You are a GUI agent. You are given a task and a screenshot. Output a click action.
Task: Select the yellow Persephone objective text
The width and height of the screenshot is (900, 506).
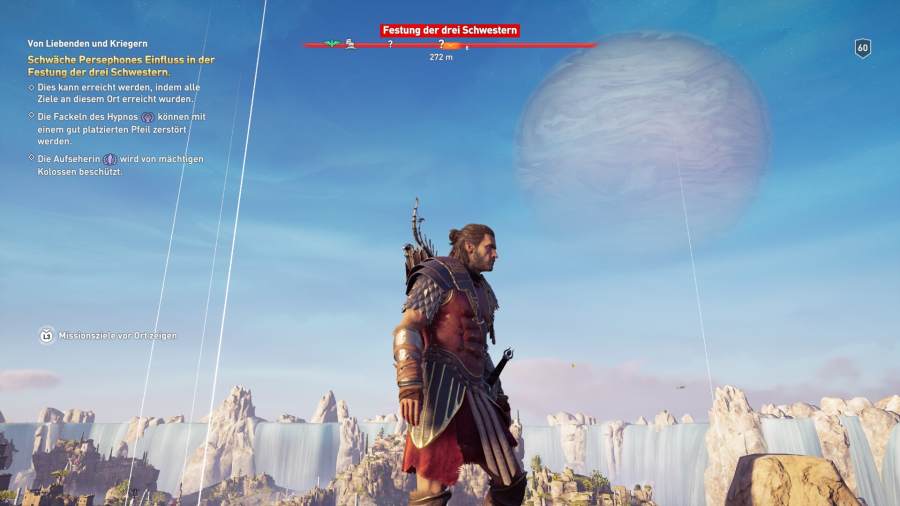(120, 66)
